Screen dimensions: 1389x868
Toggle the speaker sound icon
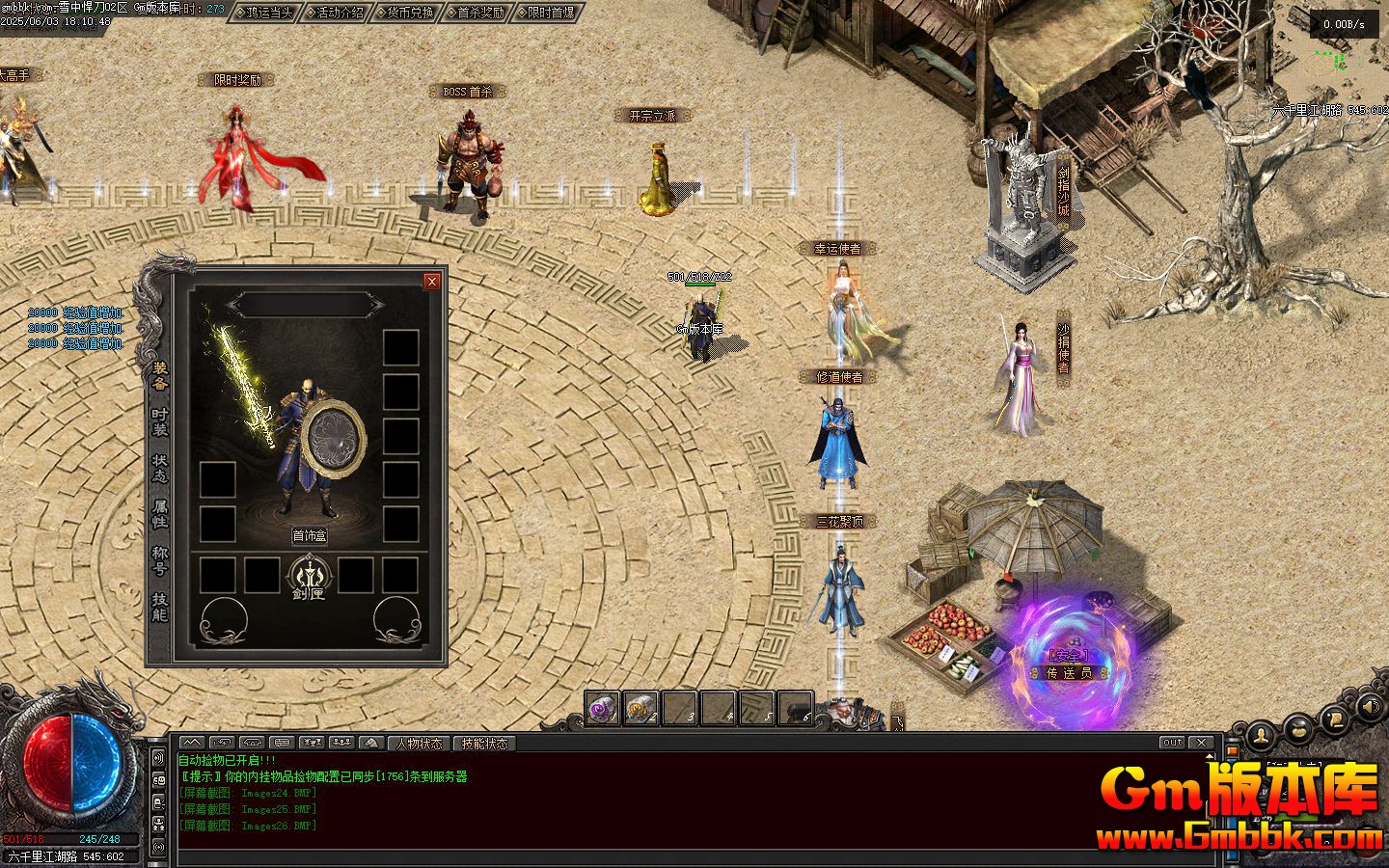tap(1369, 709)
